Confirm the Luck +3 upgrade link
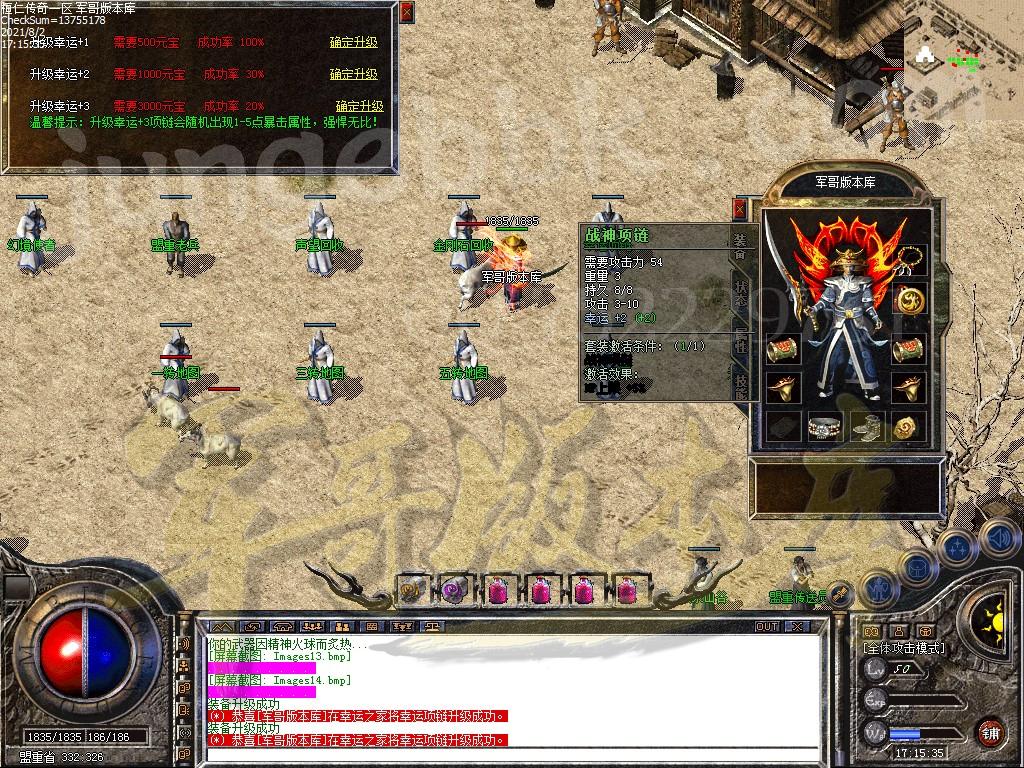The height and width of the screenshot is (768, 1024). point(359,107)
